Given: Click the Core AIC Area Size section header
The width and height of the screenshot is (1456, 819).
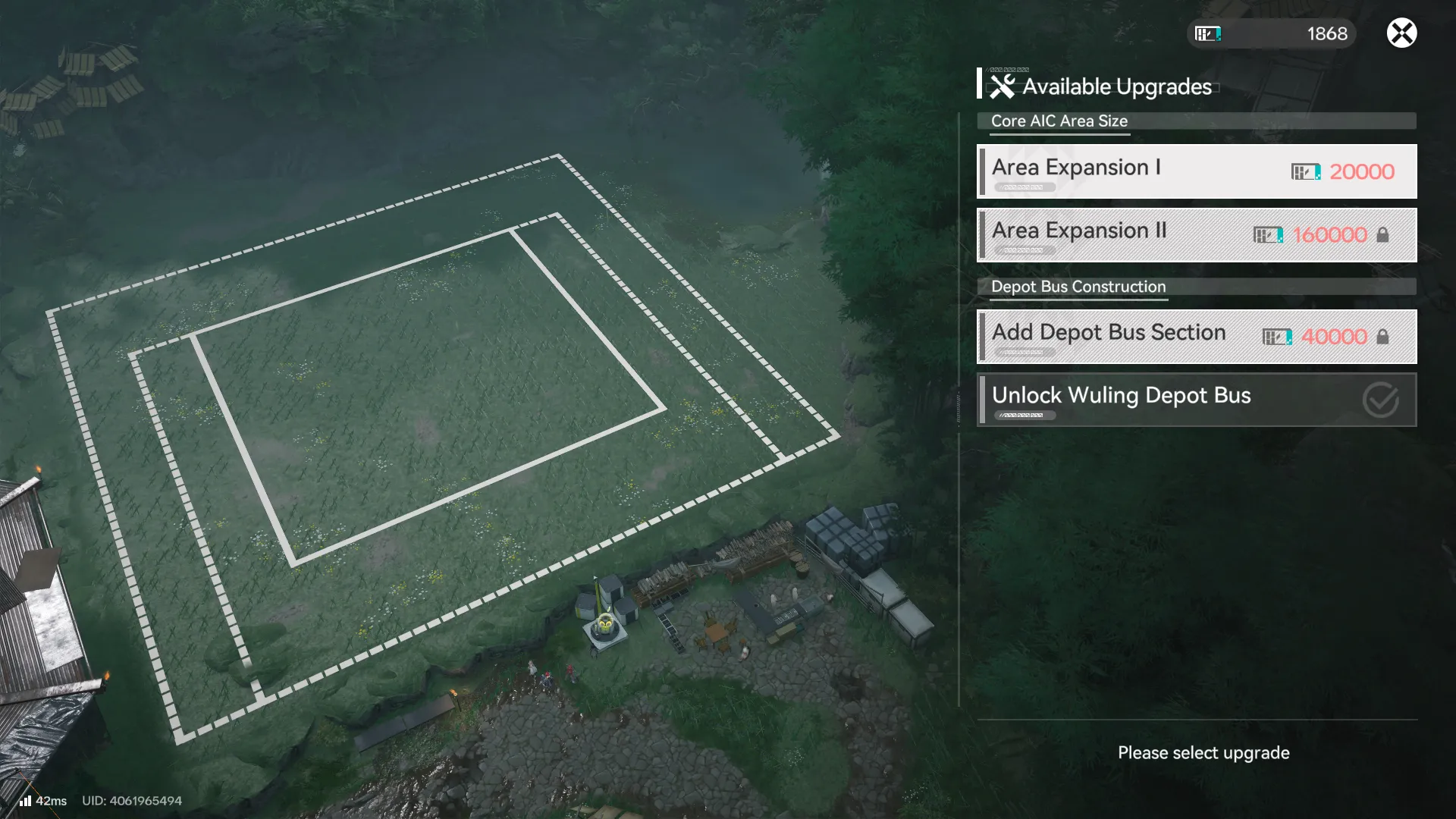Looking at the screenshot, I should 1059,121.
